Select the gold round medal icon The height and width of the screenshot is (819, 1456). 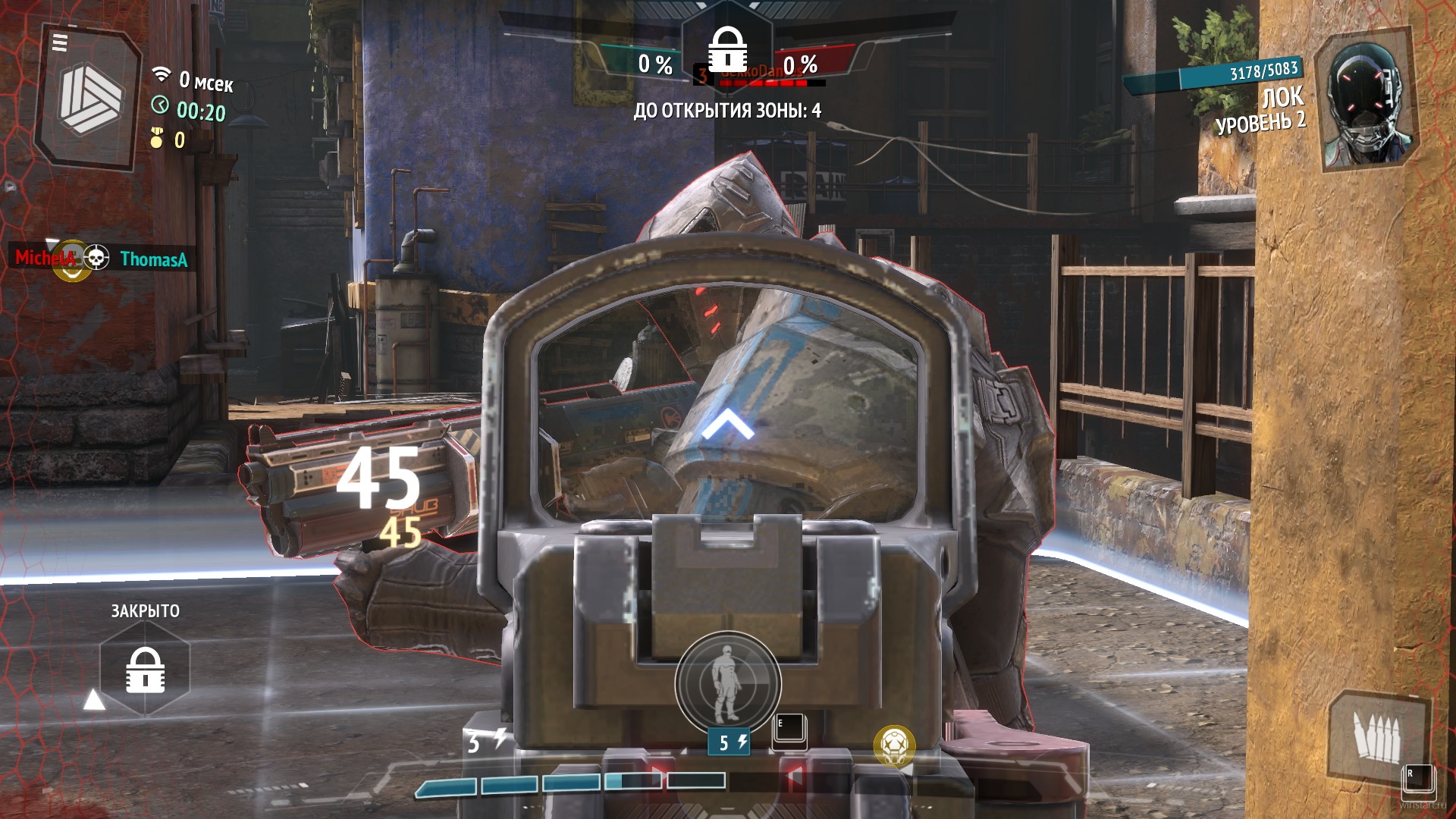894,745
